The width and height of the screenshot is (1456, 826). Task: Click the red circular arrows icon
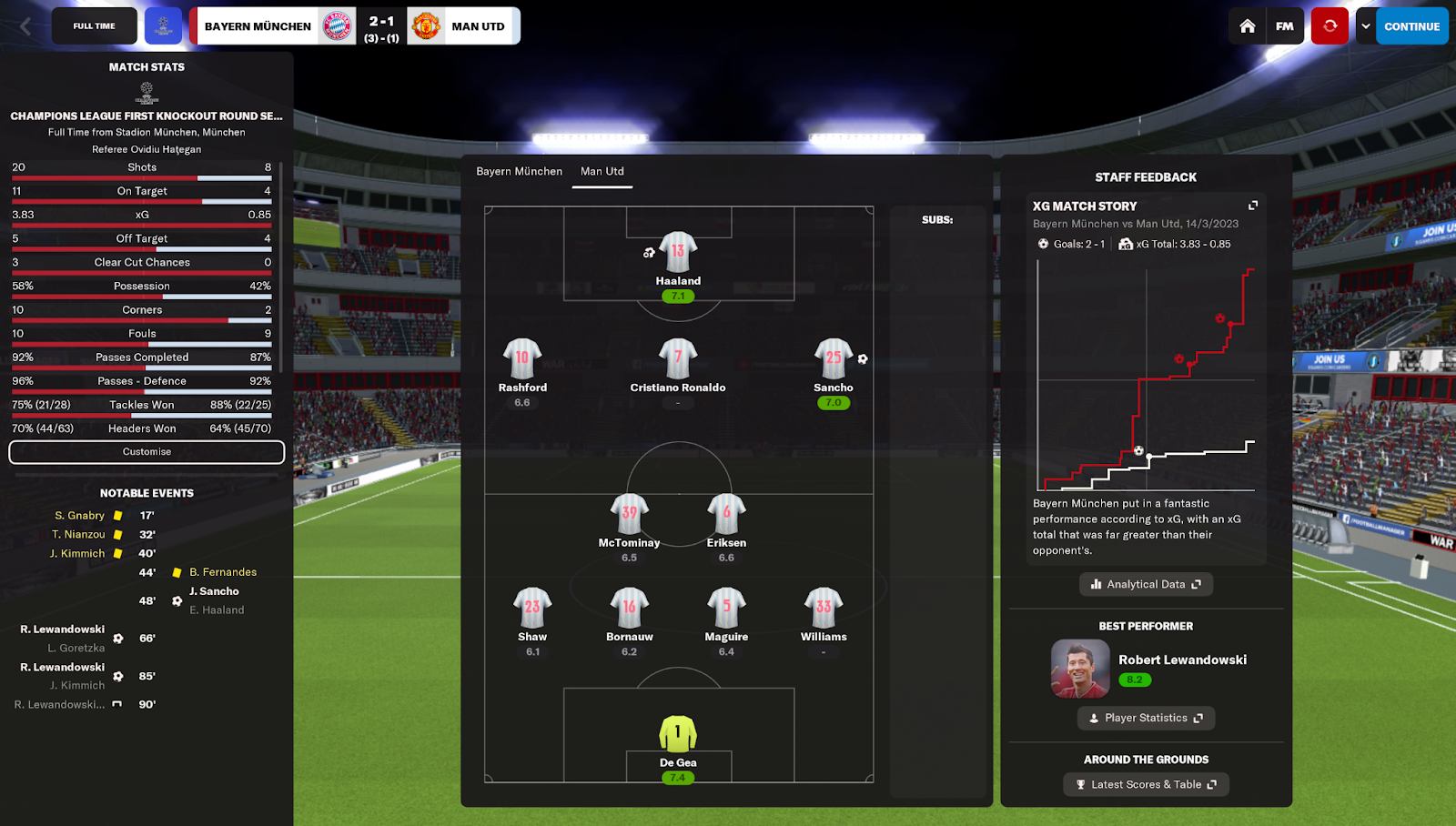click(x=1330, y=26)
